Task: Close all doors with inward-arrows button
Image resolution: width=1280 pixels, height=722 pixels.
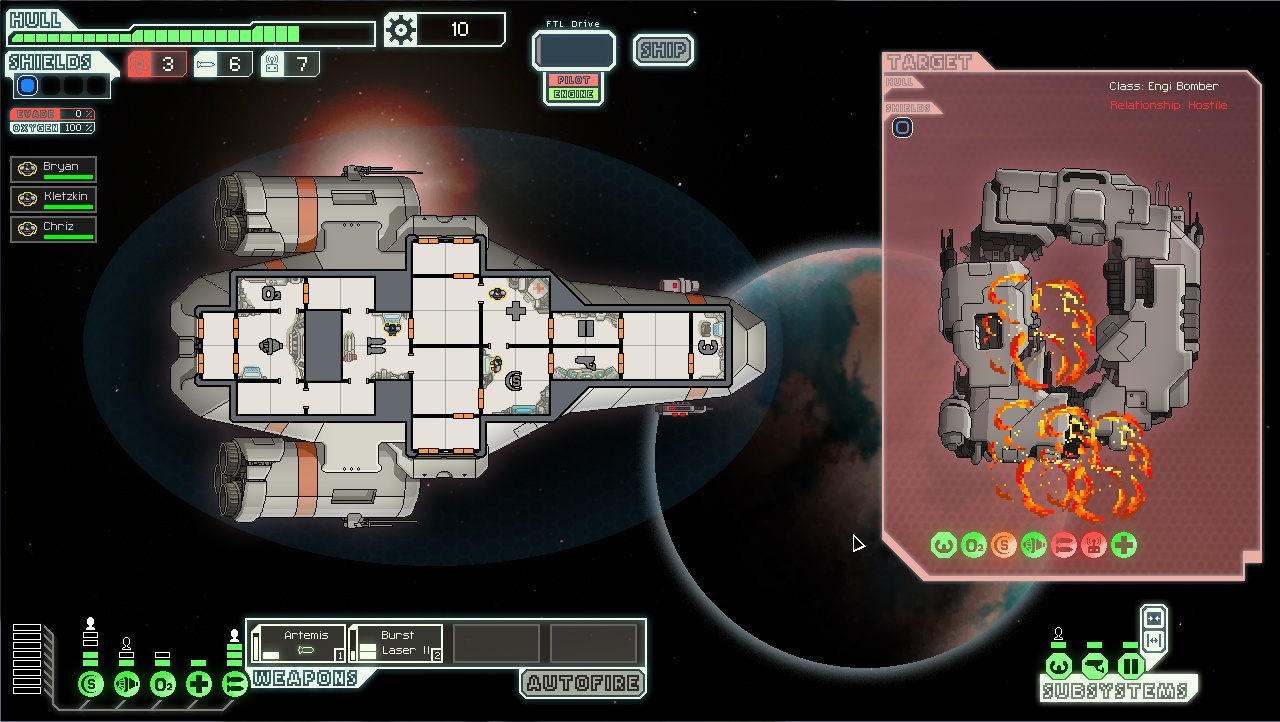Action: tap(1153, 618)
